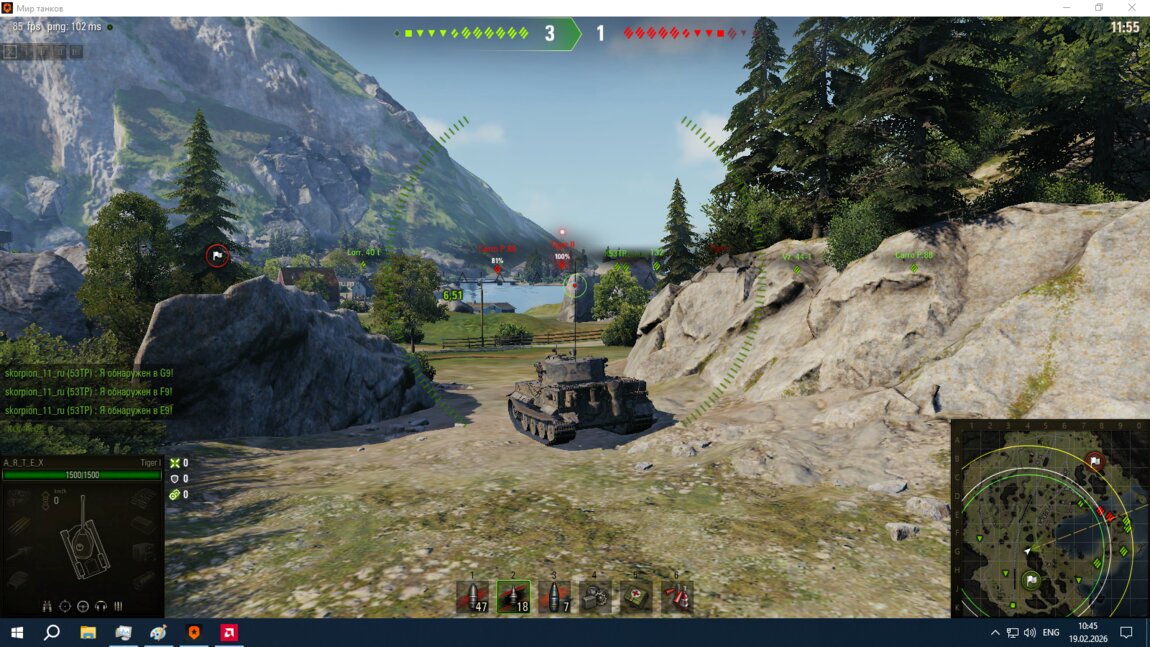Viewport: 1150px width, 647px height.
Task: Click the headphones radio operator icon
Action: [101, 606]
